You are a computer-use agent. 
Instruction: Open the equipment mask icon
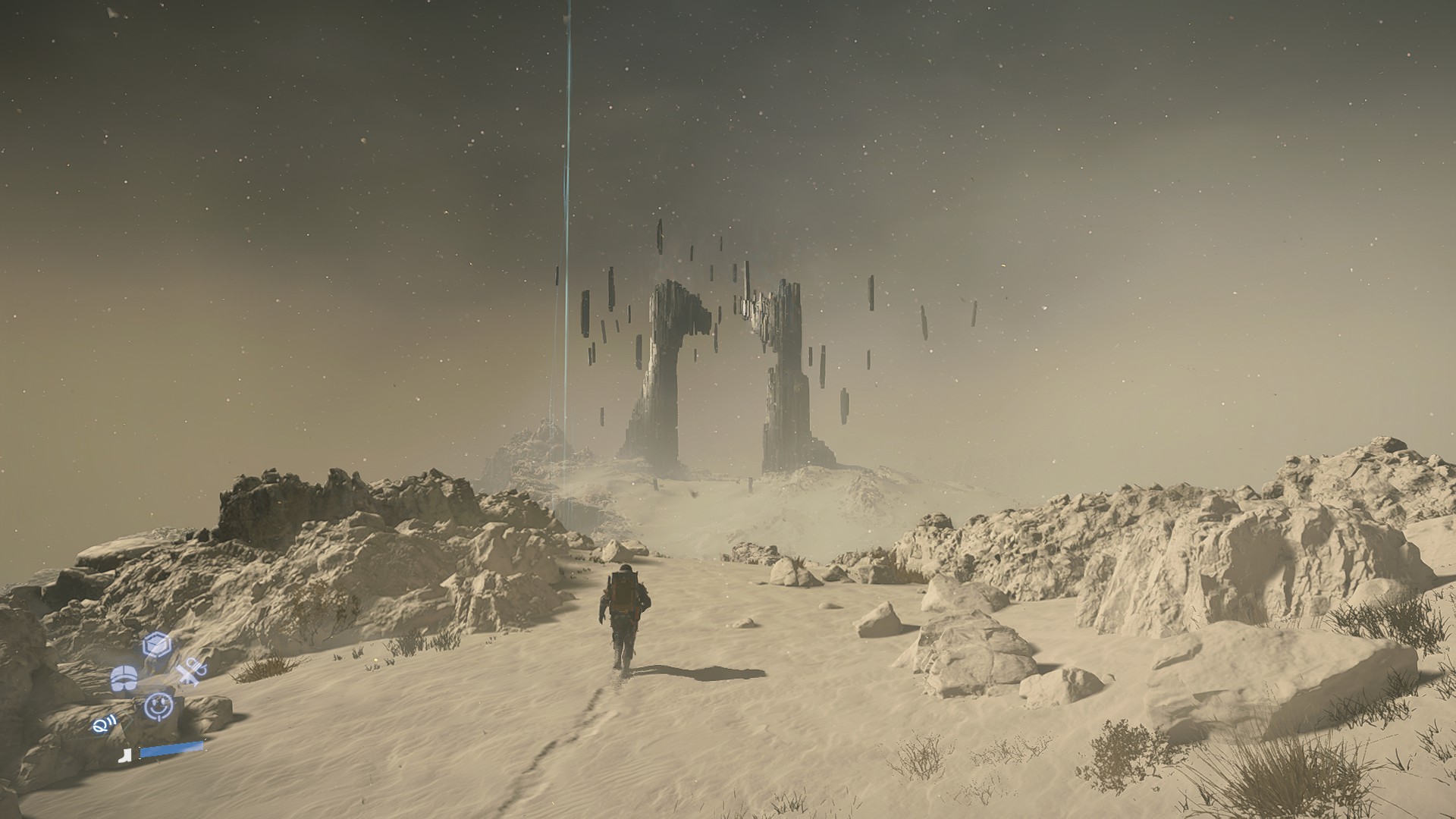pos(124,679)
